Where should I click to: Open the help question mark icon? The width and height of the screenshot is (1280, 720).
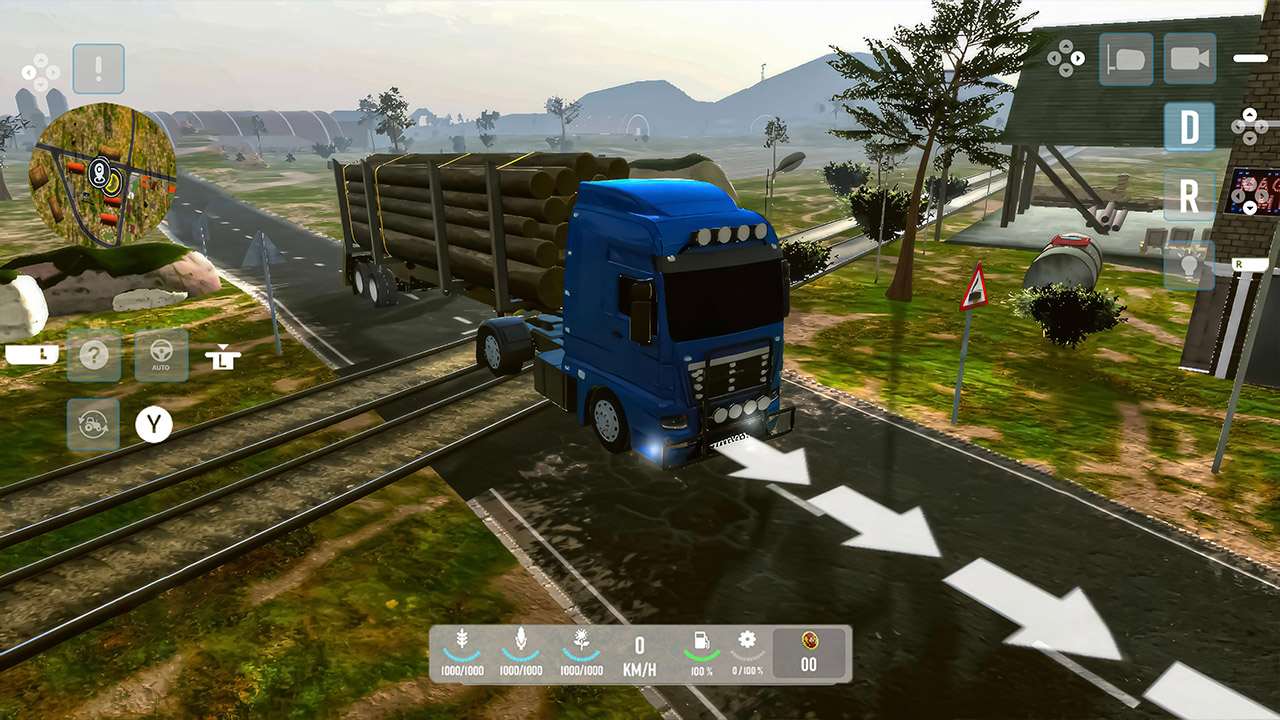pyautogui.click(x=94, y=355)
